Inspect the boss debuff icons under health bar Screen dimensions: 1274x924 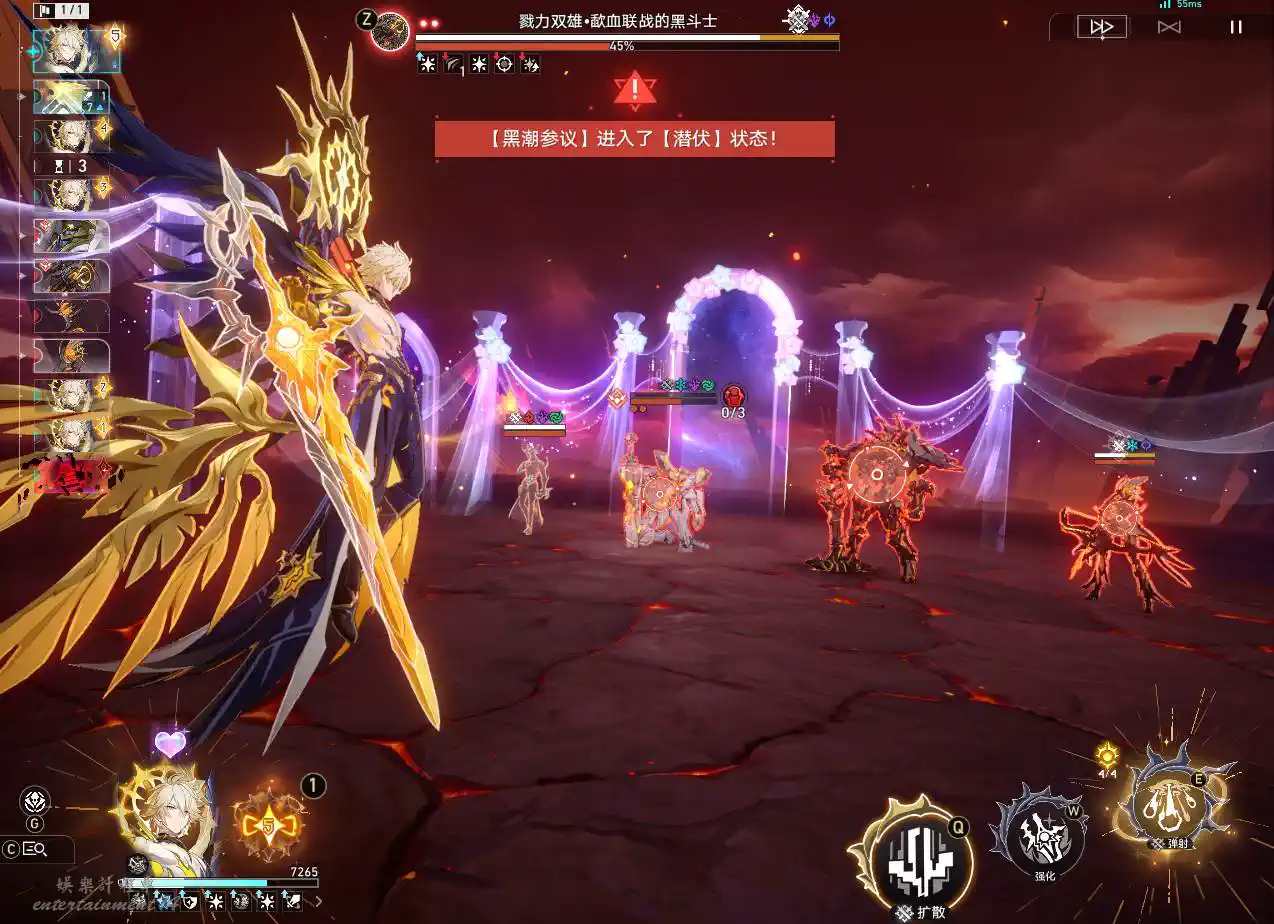click(x=479, y=65)
